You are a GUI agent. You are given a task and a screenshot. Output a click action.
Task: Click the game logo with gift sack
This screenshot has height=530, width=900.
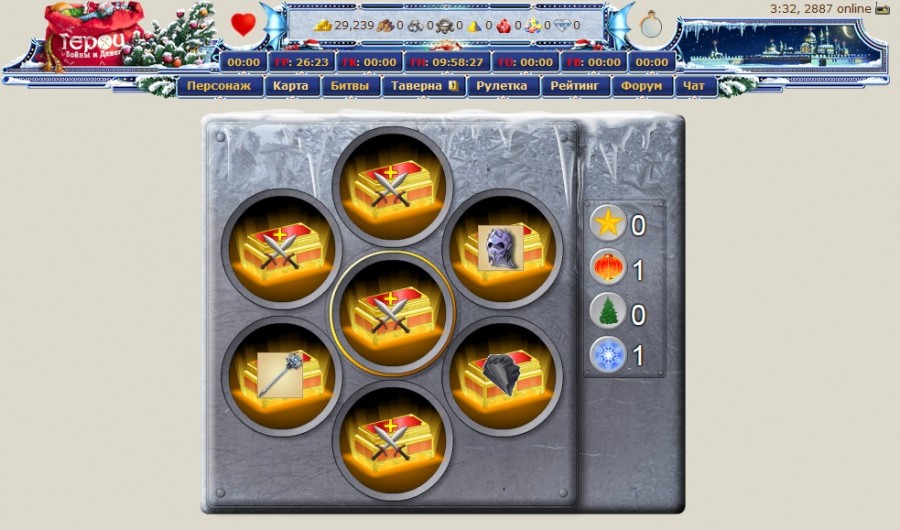point(90,35)
